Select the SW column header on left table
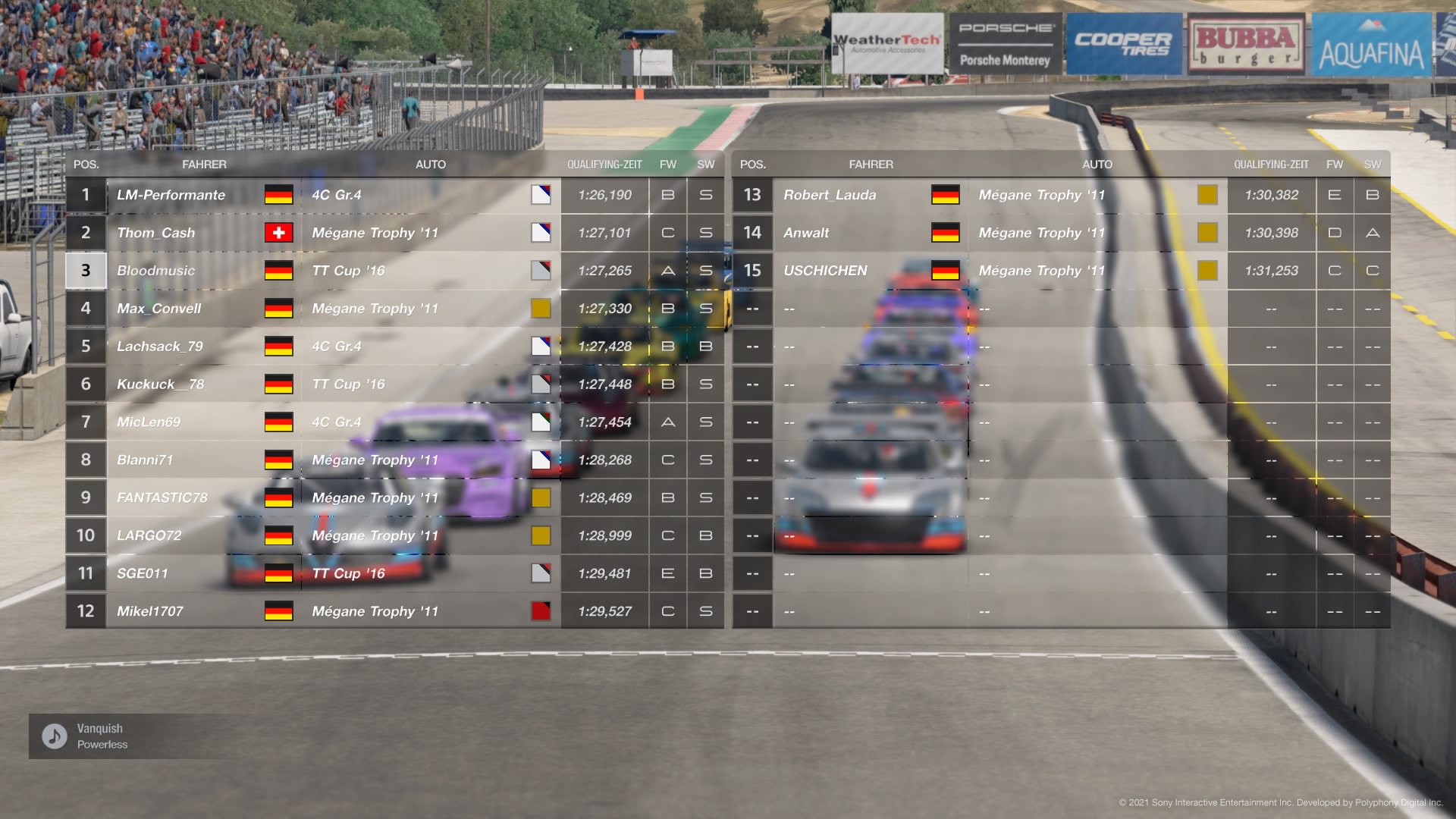 (705, 164)
